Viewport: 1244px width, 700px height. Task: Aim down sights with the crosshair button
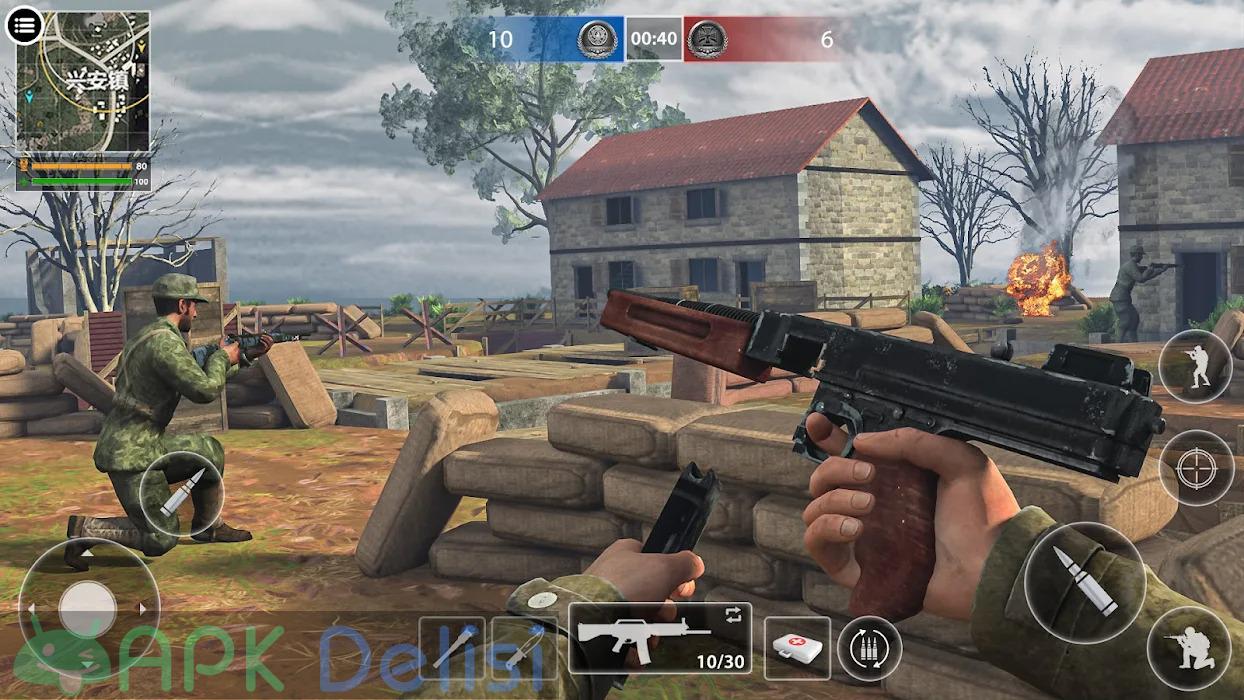[x=1196, y=467]
